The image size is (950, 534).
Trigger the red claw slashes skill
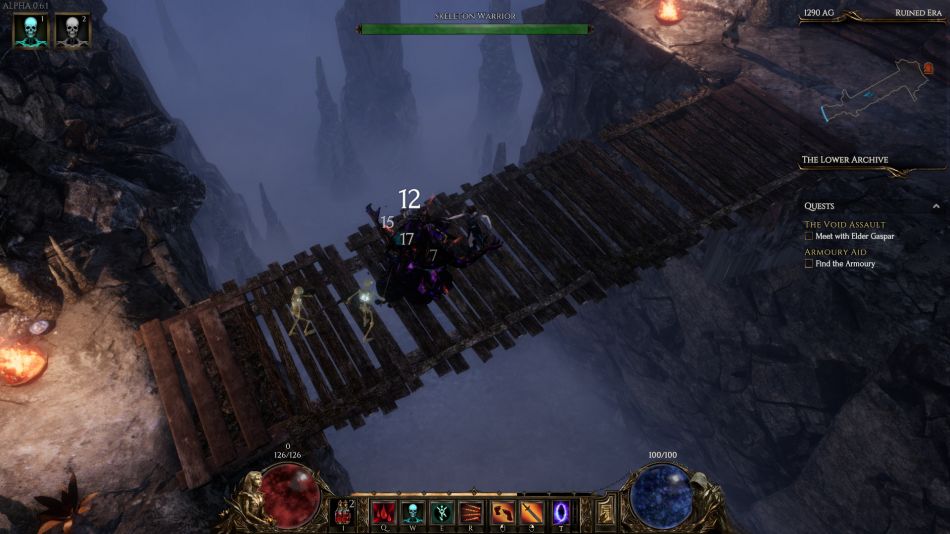tap(471, 513)
